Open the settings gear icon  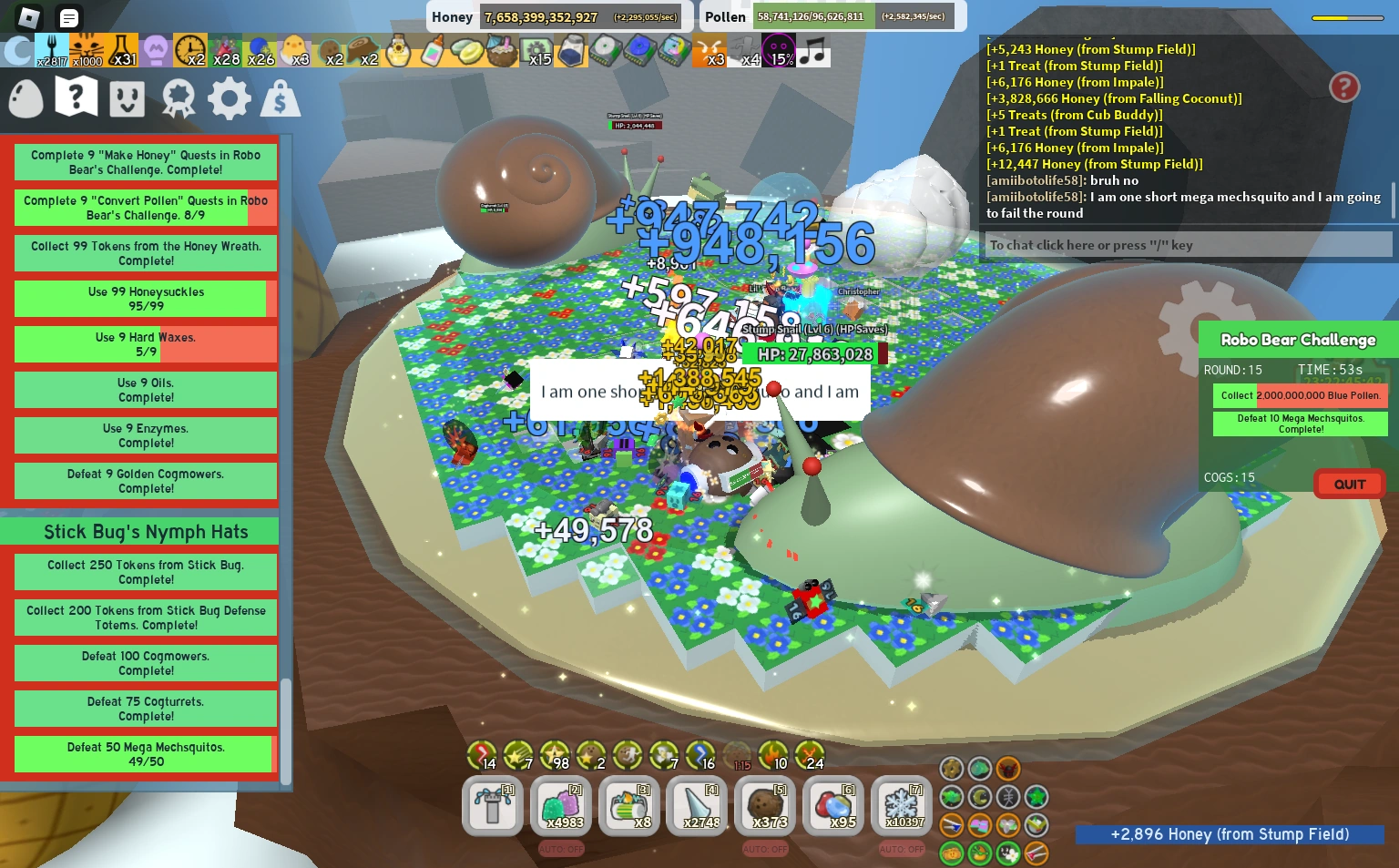(x=229, y=97)
